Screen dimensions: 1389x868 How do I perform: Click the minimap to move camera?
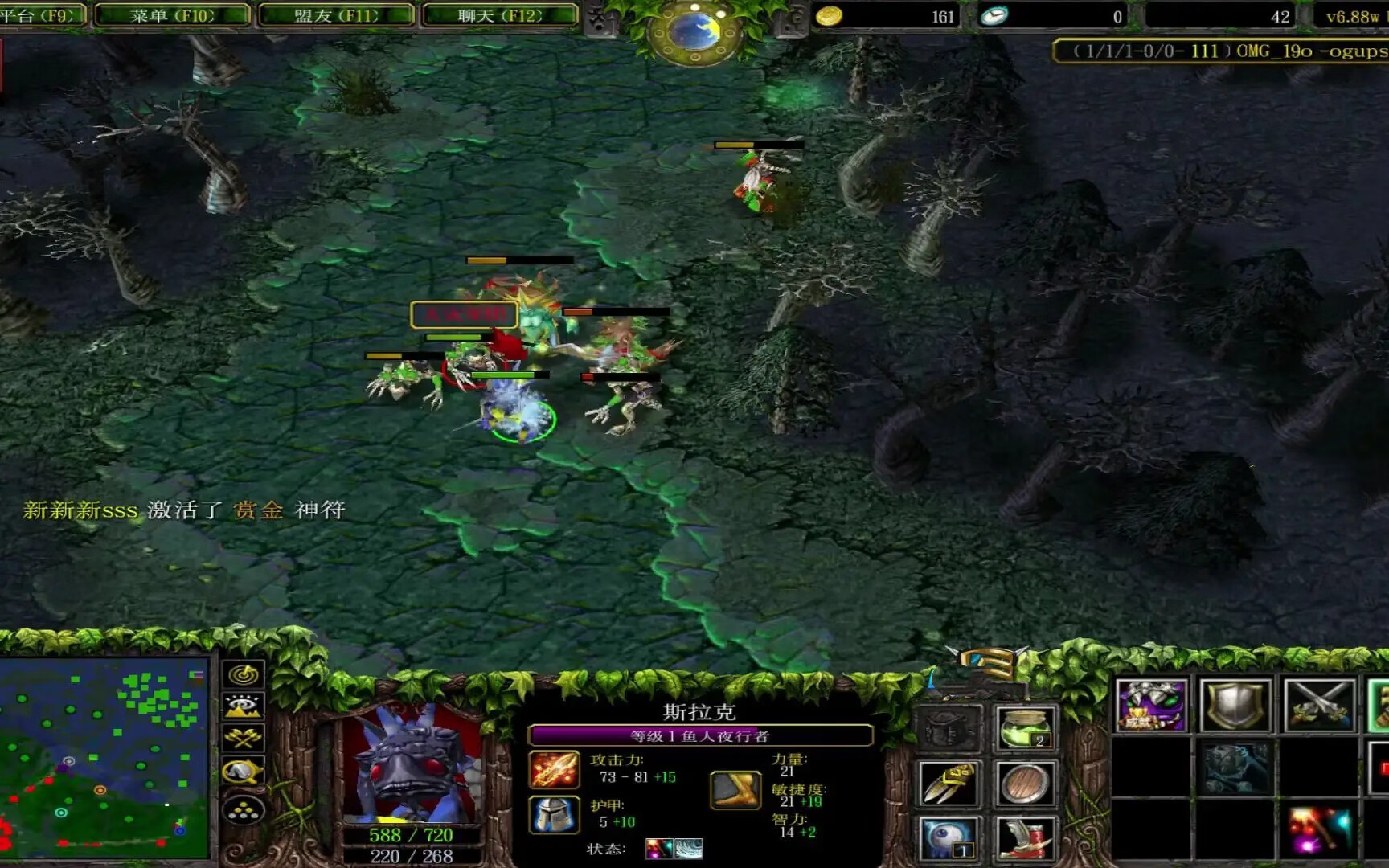pos(104,758)
